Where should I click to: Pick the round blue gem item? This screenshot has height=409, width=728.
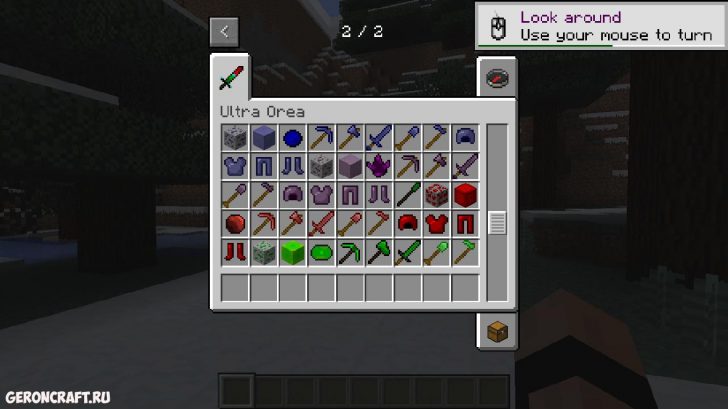(x=292, y=138)
